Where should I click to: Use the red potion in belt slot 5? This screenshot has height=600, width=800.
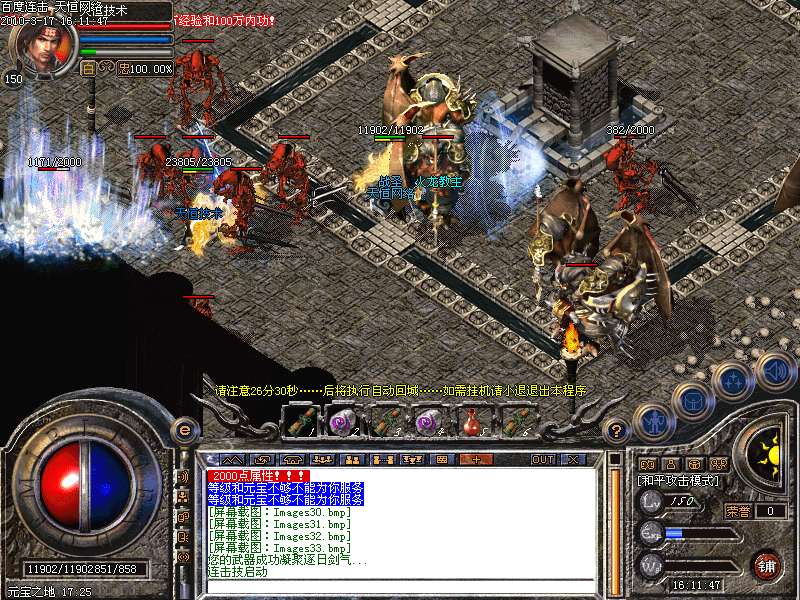click(471, 422)
